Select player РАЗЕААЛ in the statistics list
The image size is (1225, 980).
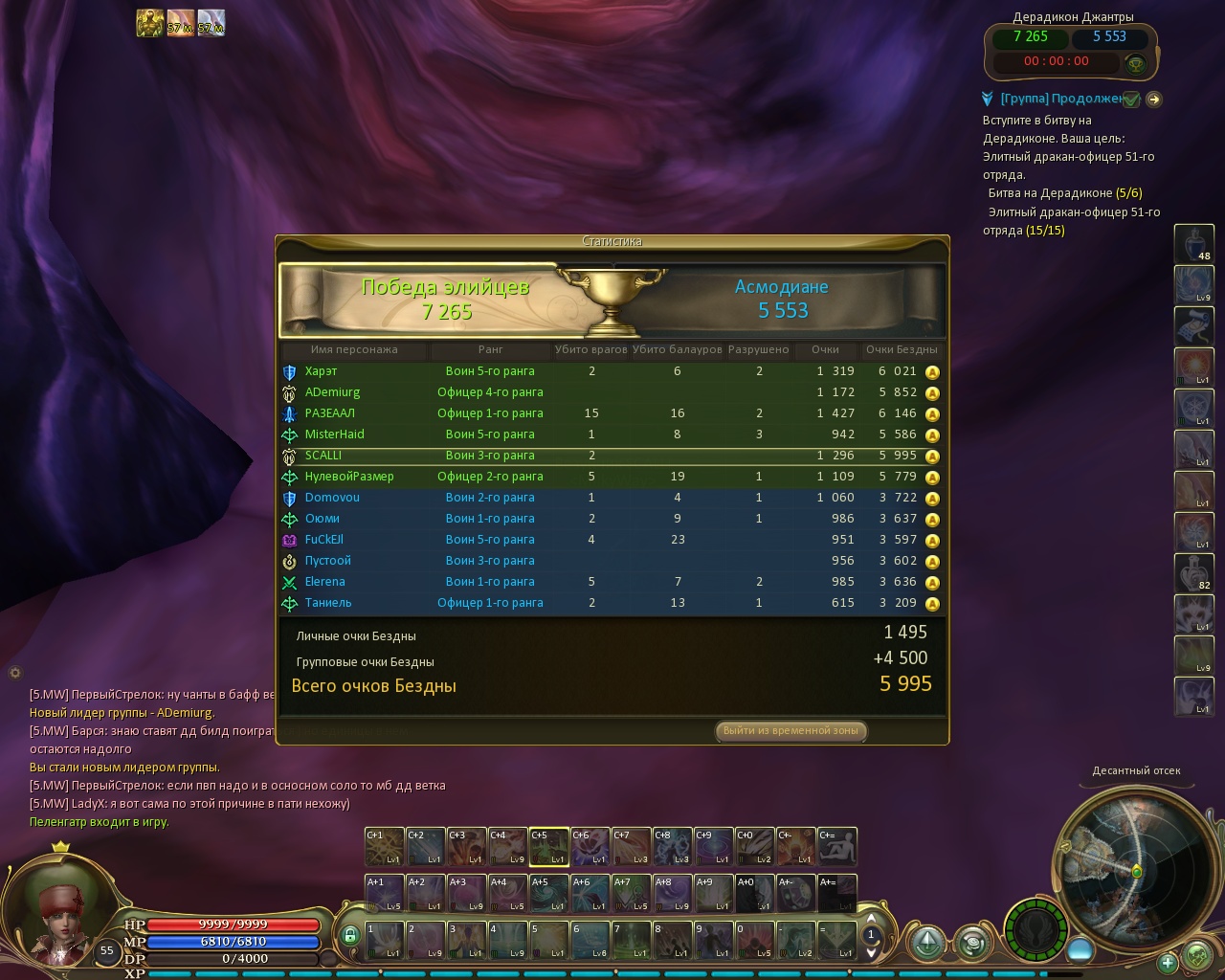330,413
